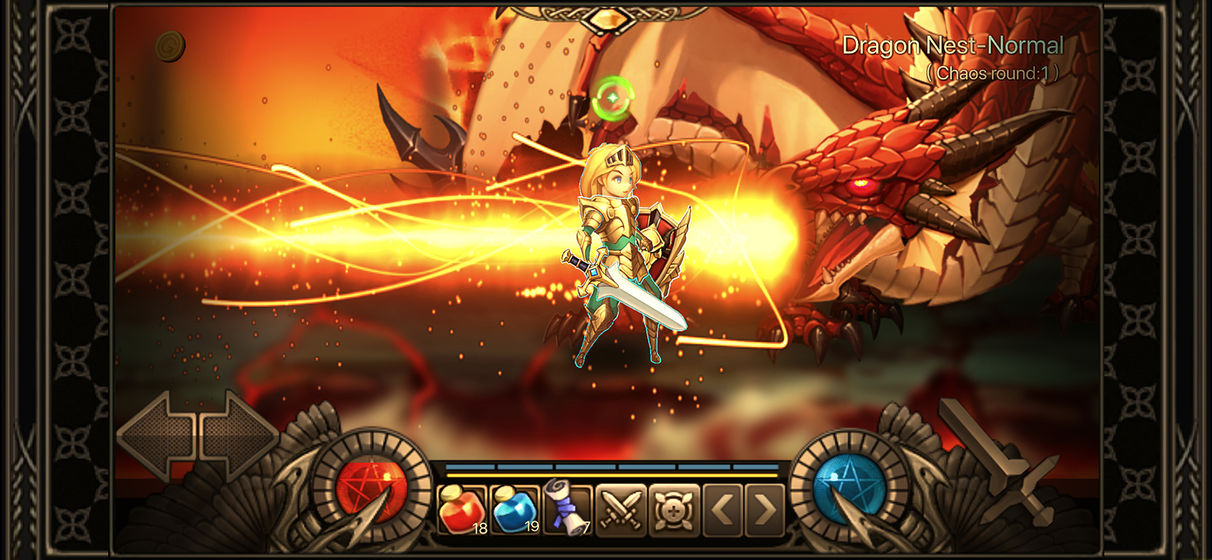Show the previous hotbar page
The image size is (1212, 560).
(722, 509)
